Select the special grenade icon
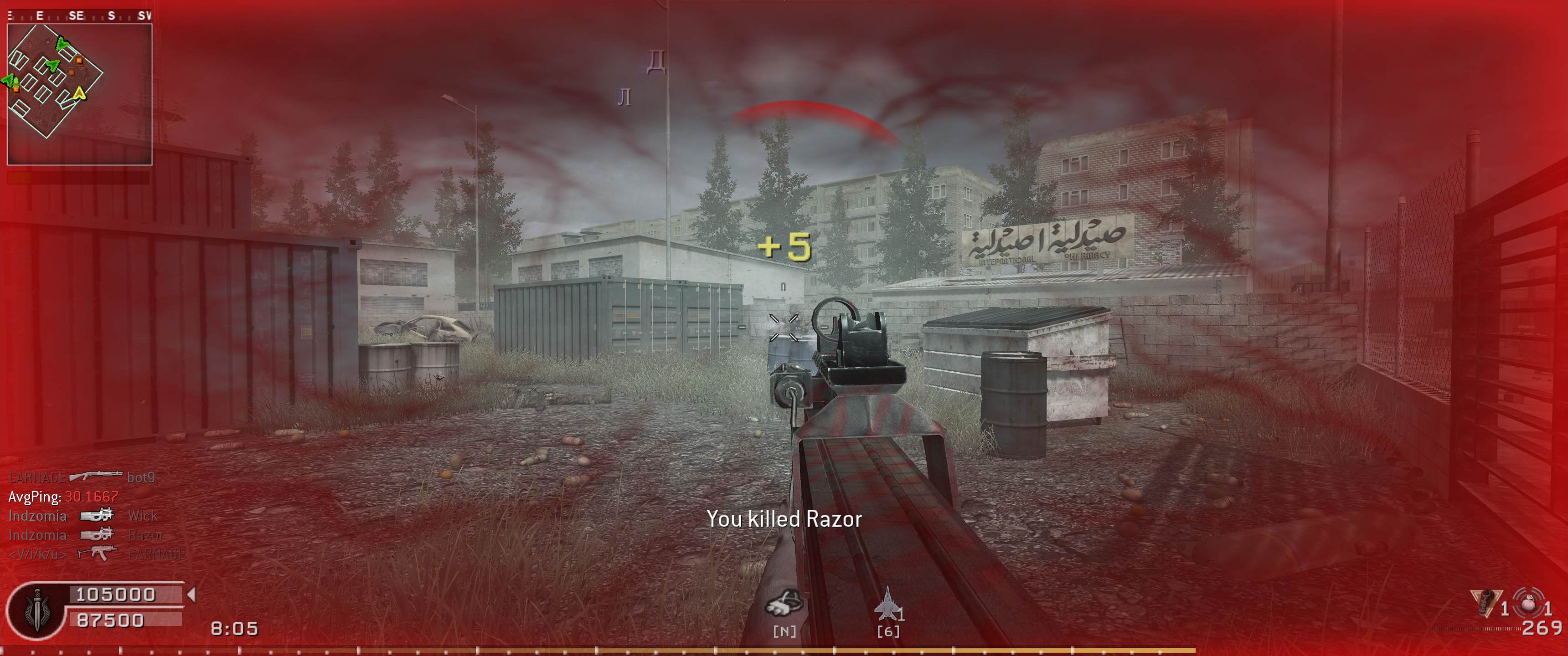The width and height of the screenshot is (1568, 656). [x=1486, y=603]
